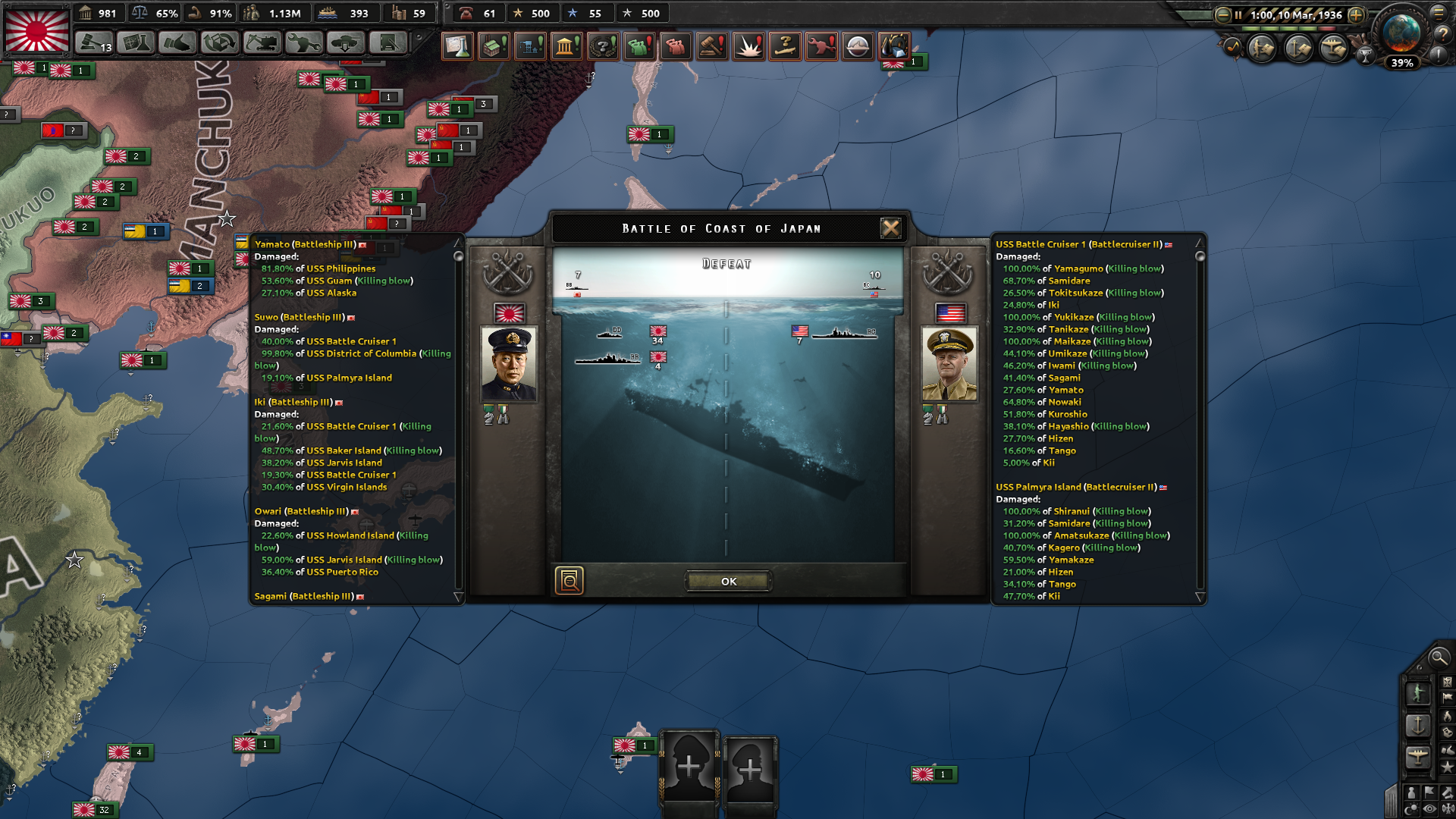The width and height of the screenshot is (1456, 819).
Task: Open the Construction menu (excavator icon)
Action: (x=262, y=44)
